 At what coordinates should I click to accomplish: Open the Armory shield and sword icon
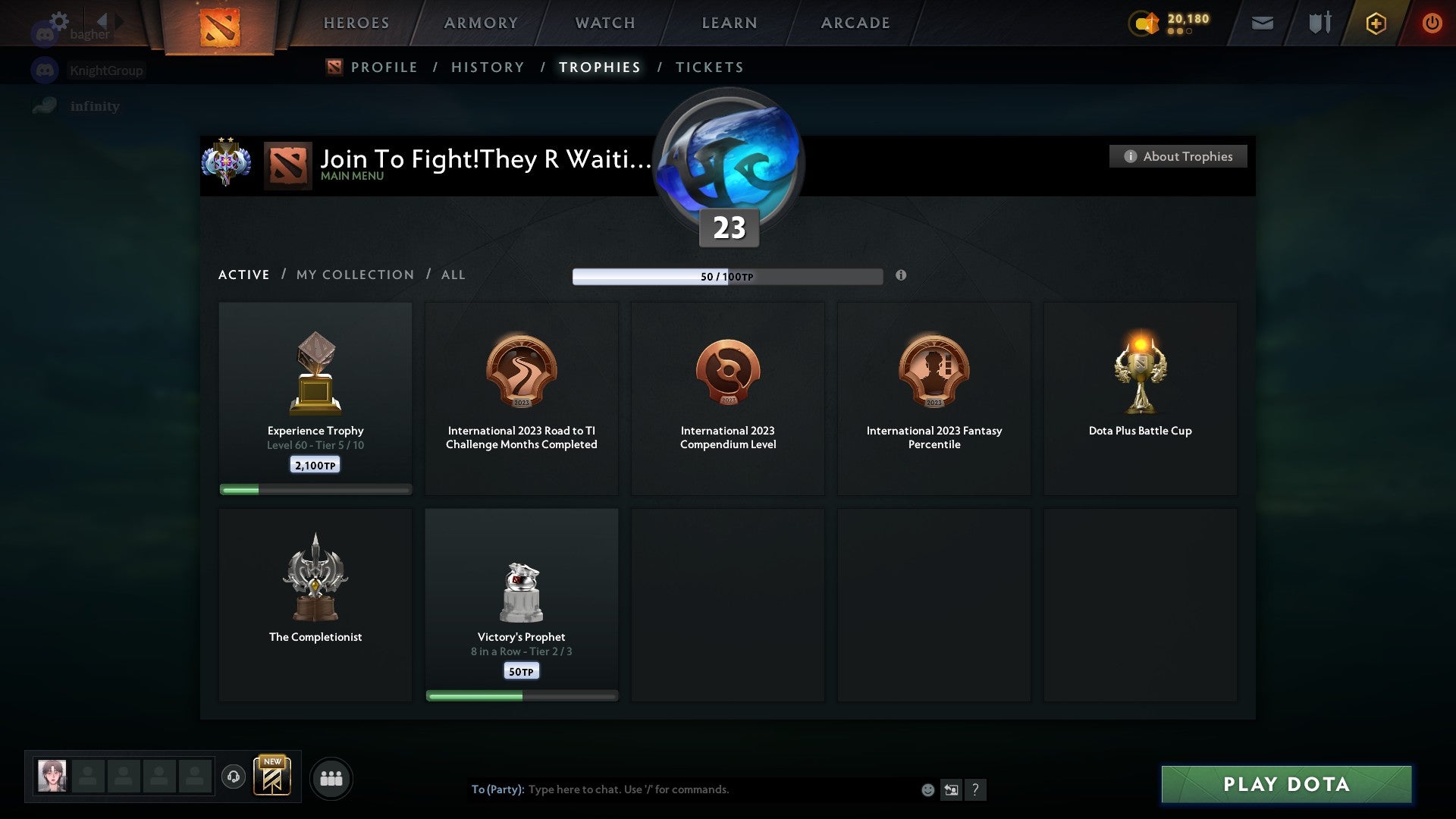click(x=1319, y=23)
